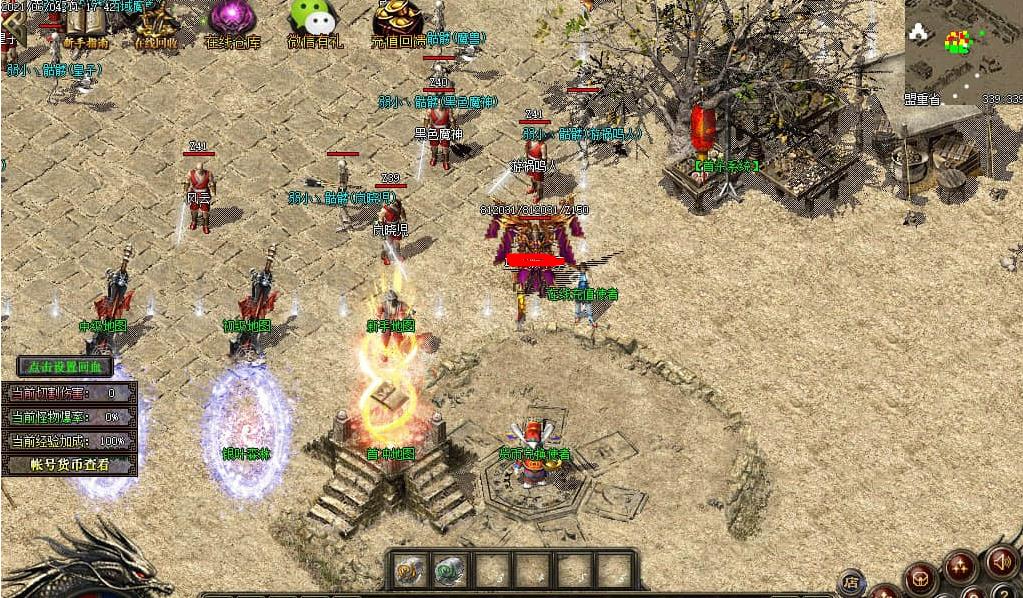Select the hotbar slot holding the golden item
Screen dimensions: 1023x598
click(x=407, y=570)
